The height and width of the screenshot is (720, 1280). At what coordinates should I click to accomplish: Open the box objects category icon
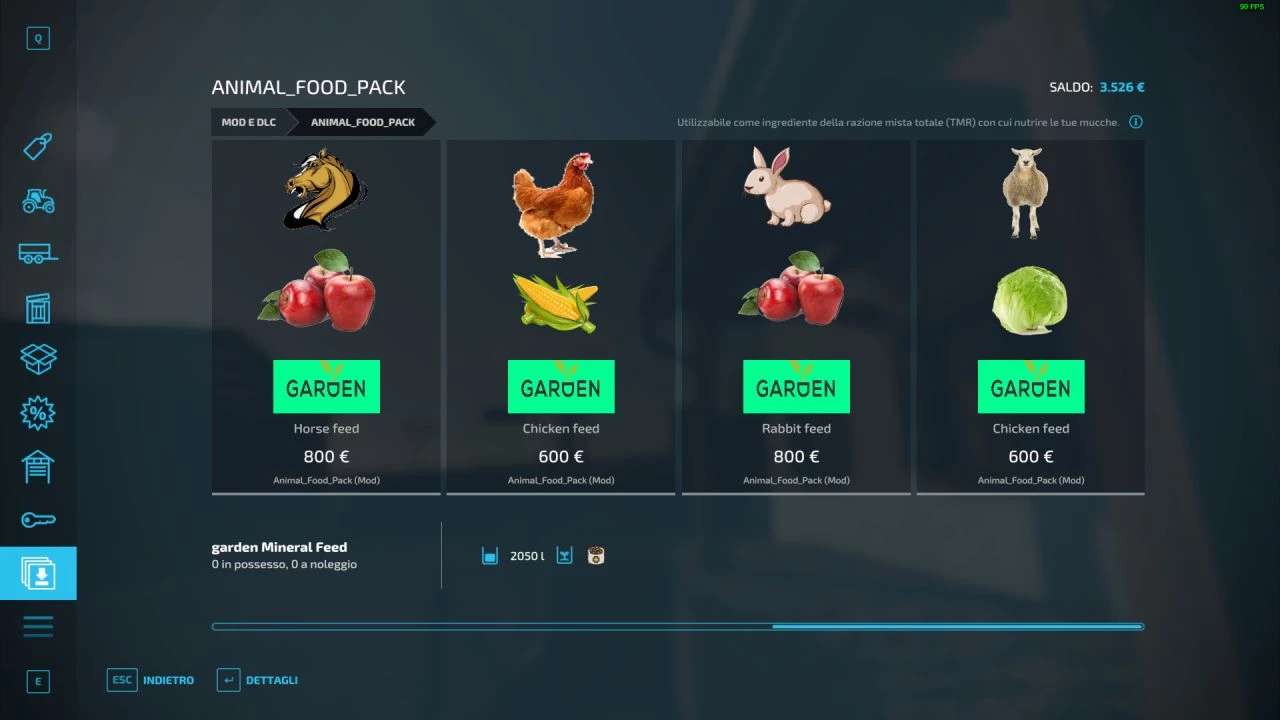(x=38, y=358)
